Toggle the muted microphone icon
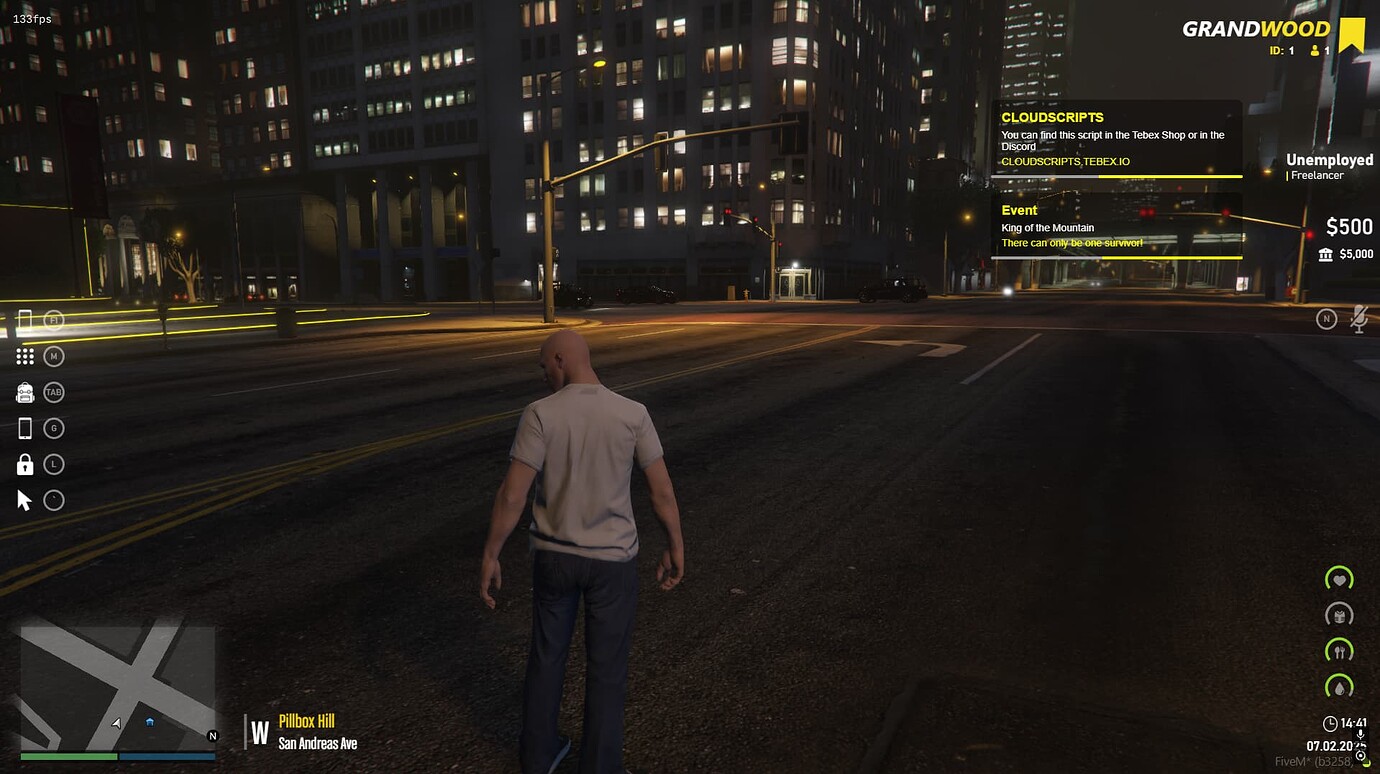This screenshot has height=774, width=1380. tap(1358, 320)
